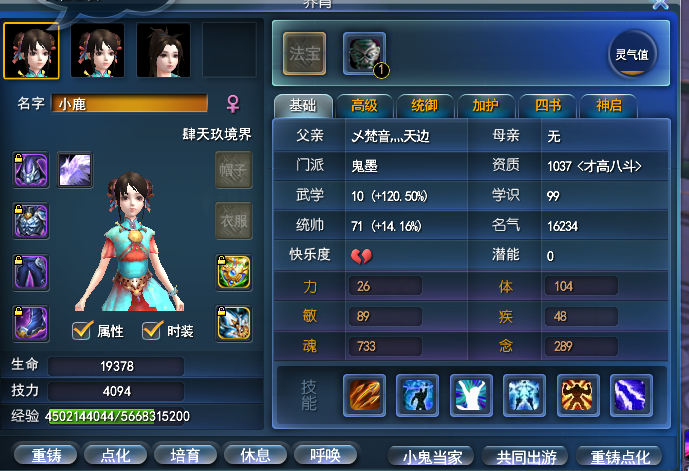Select the 四书 tab
This screenshot has height=471, width=689.
point(547,106)
